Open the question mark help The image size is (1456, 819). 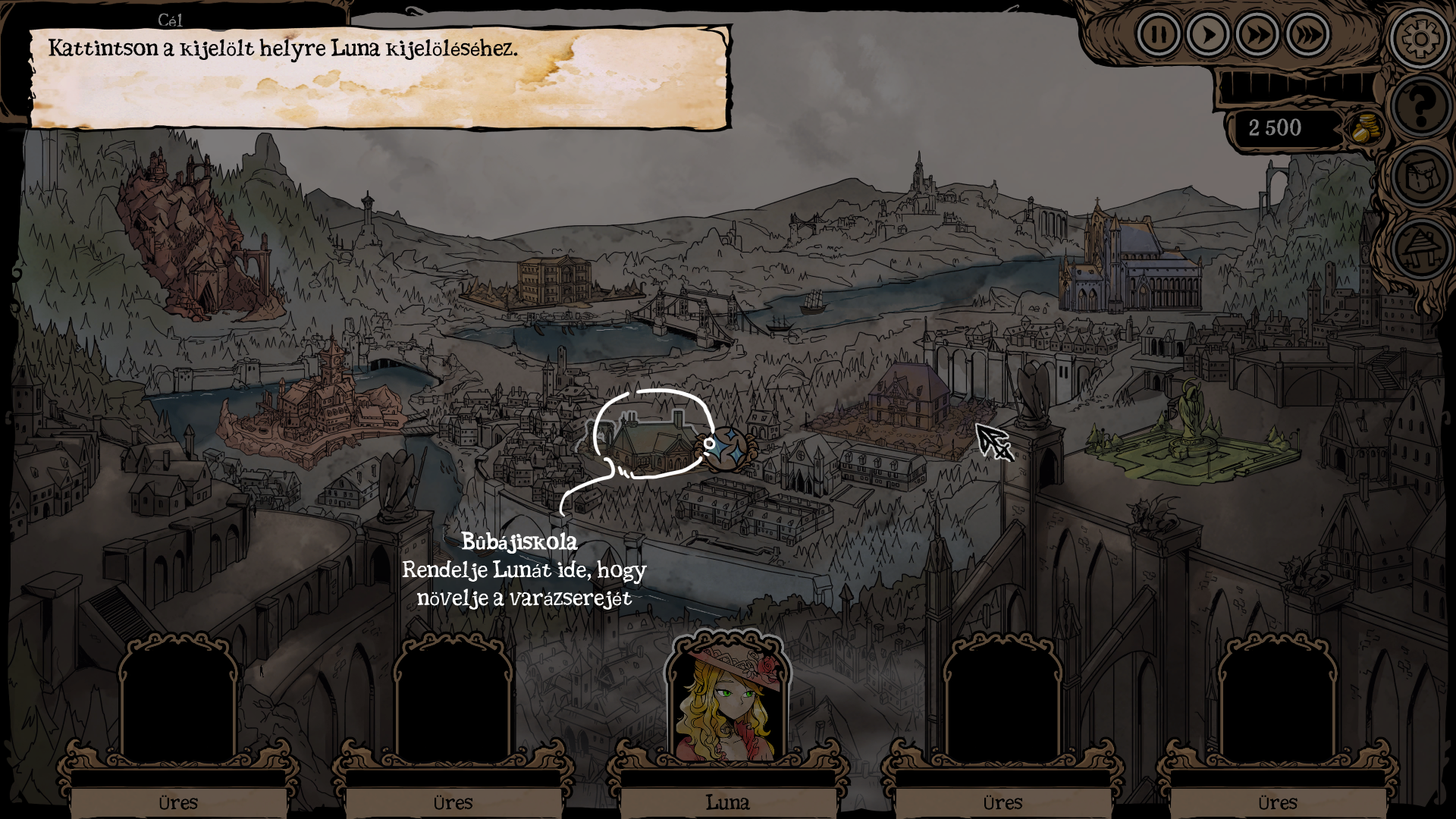click(x=1420, y=106)
